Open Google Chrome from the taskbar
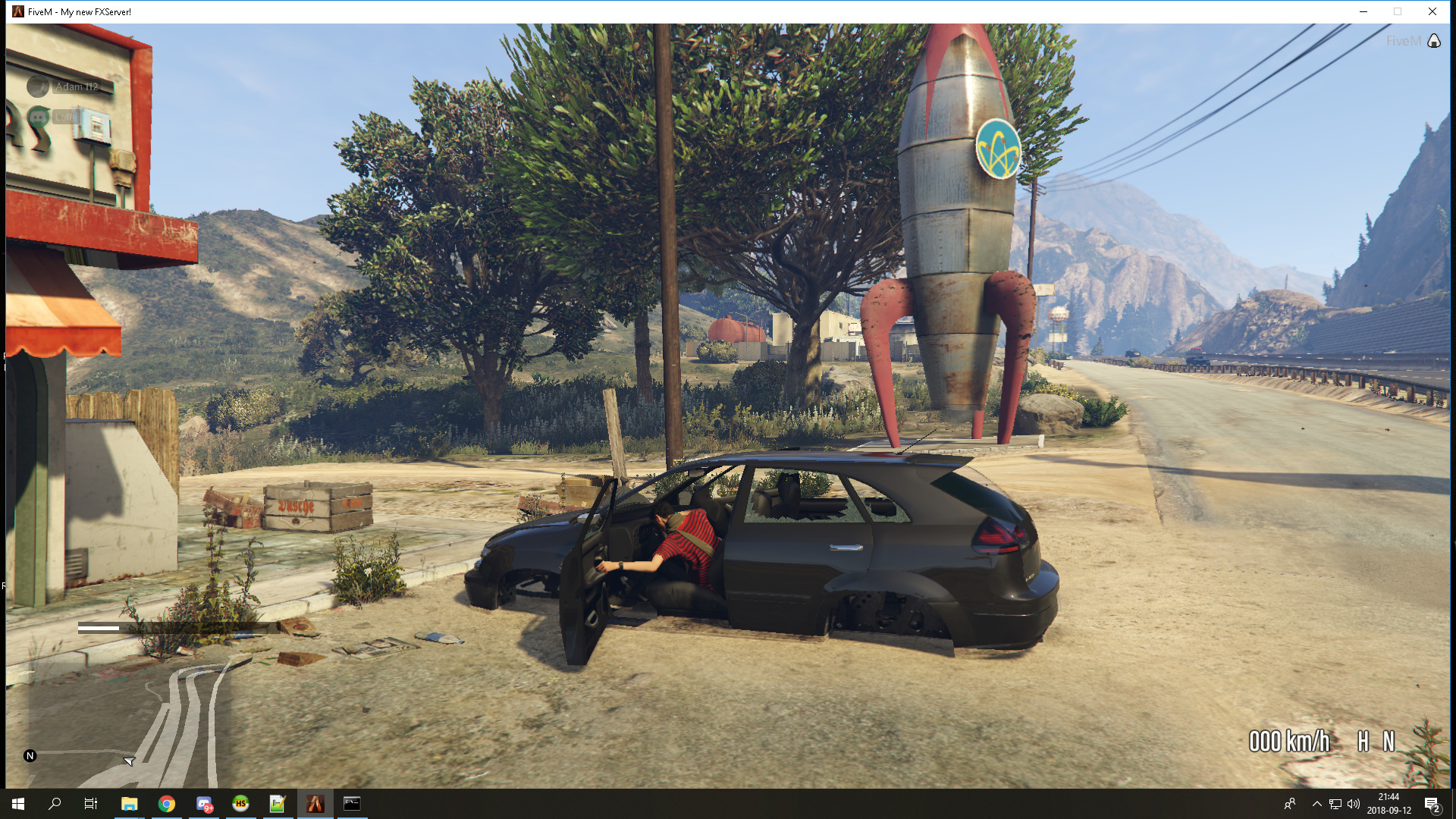 coord(168,804)
